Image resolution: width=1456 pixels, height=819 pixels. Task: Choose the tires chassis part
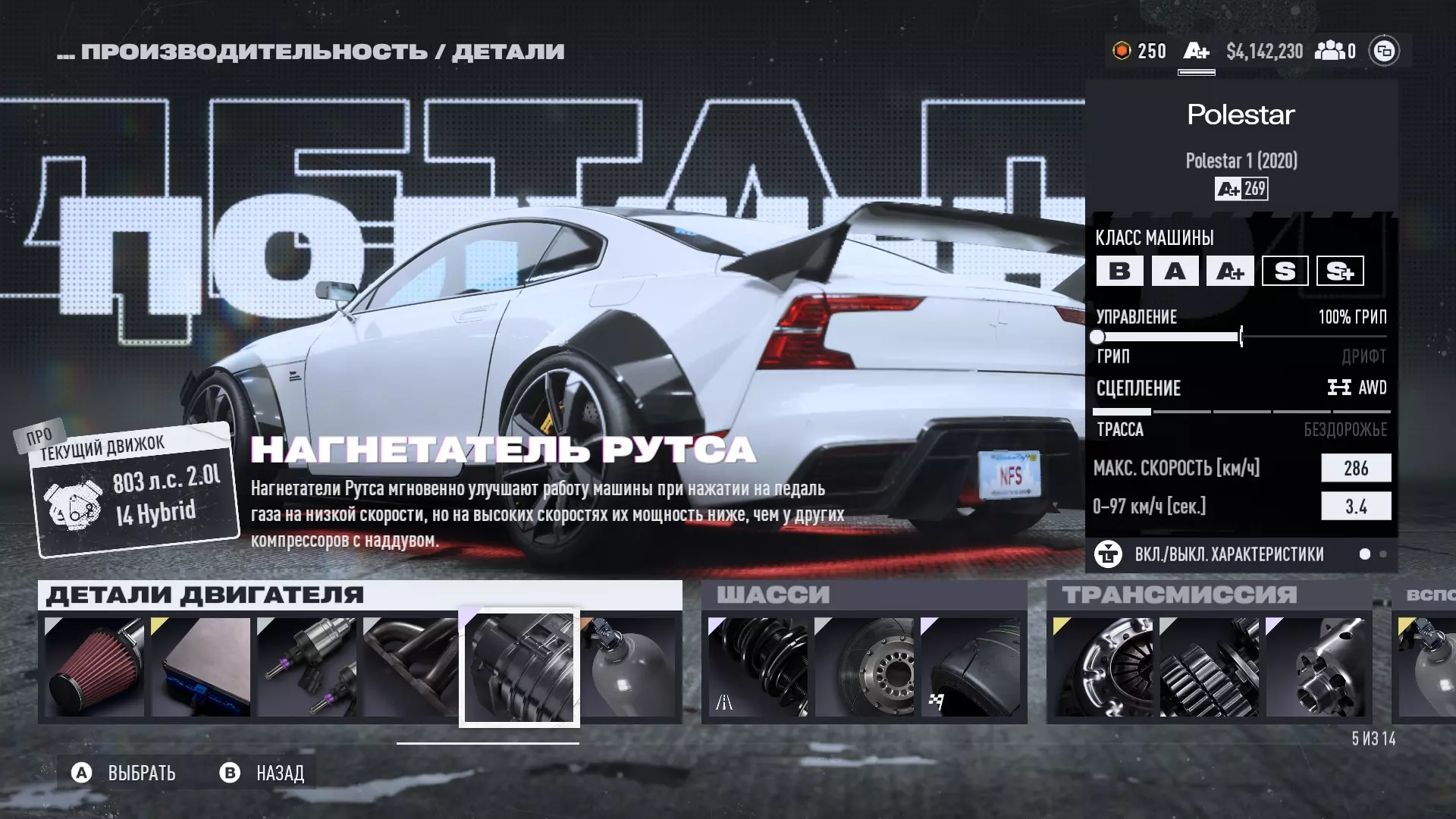[970, 667]
